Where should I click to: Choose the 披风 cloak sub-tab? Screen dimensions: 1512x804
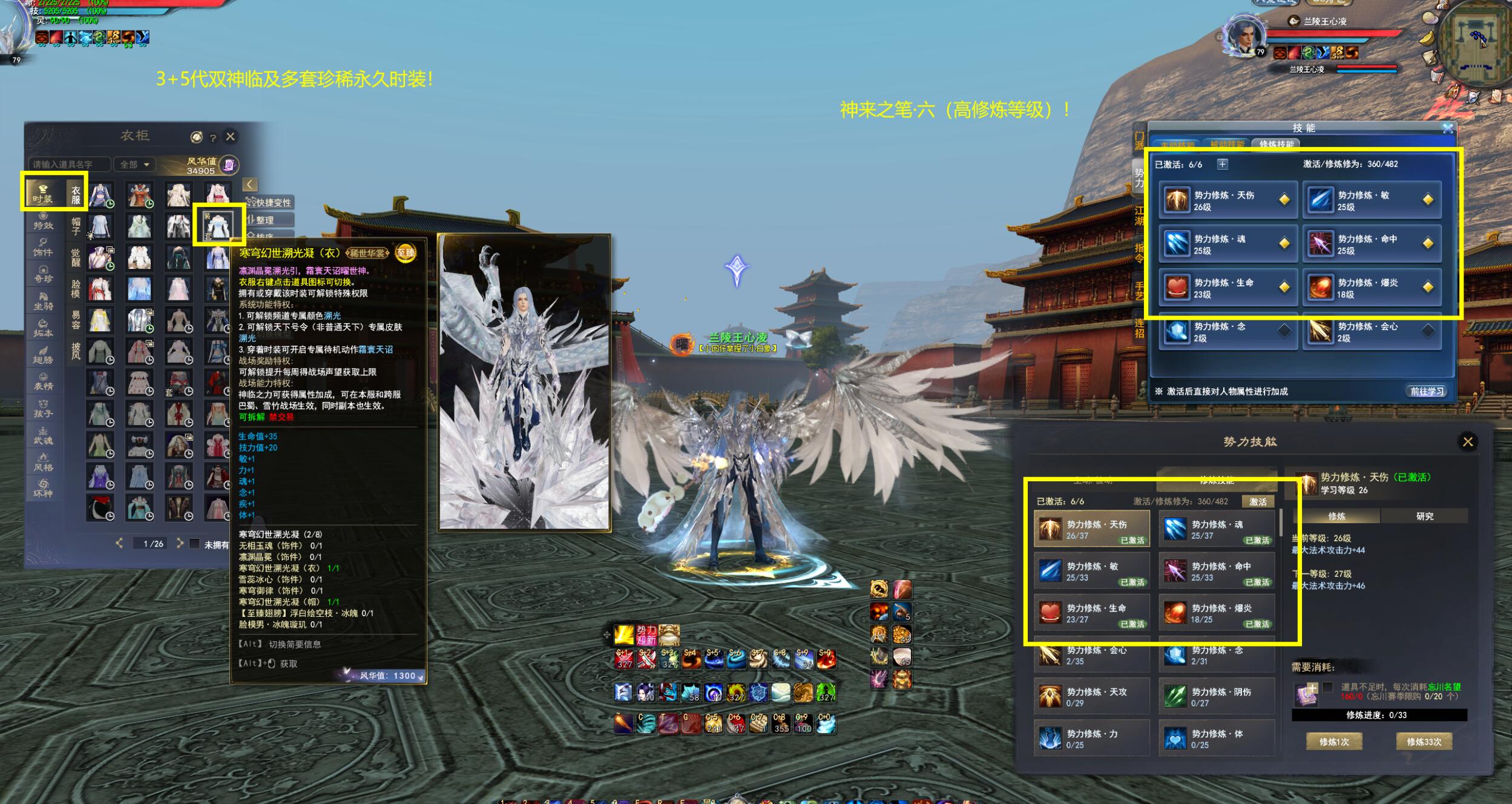pyautogui.click(x=76, y=351)
